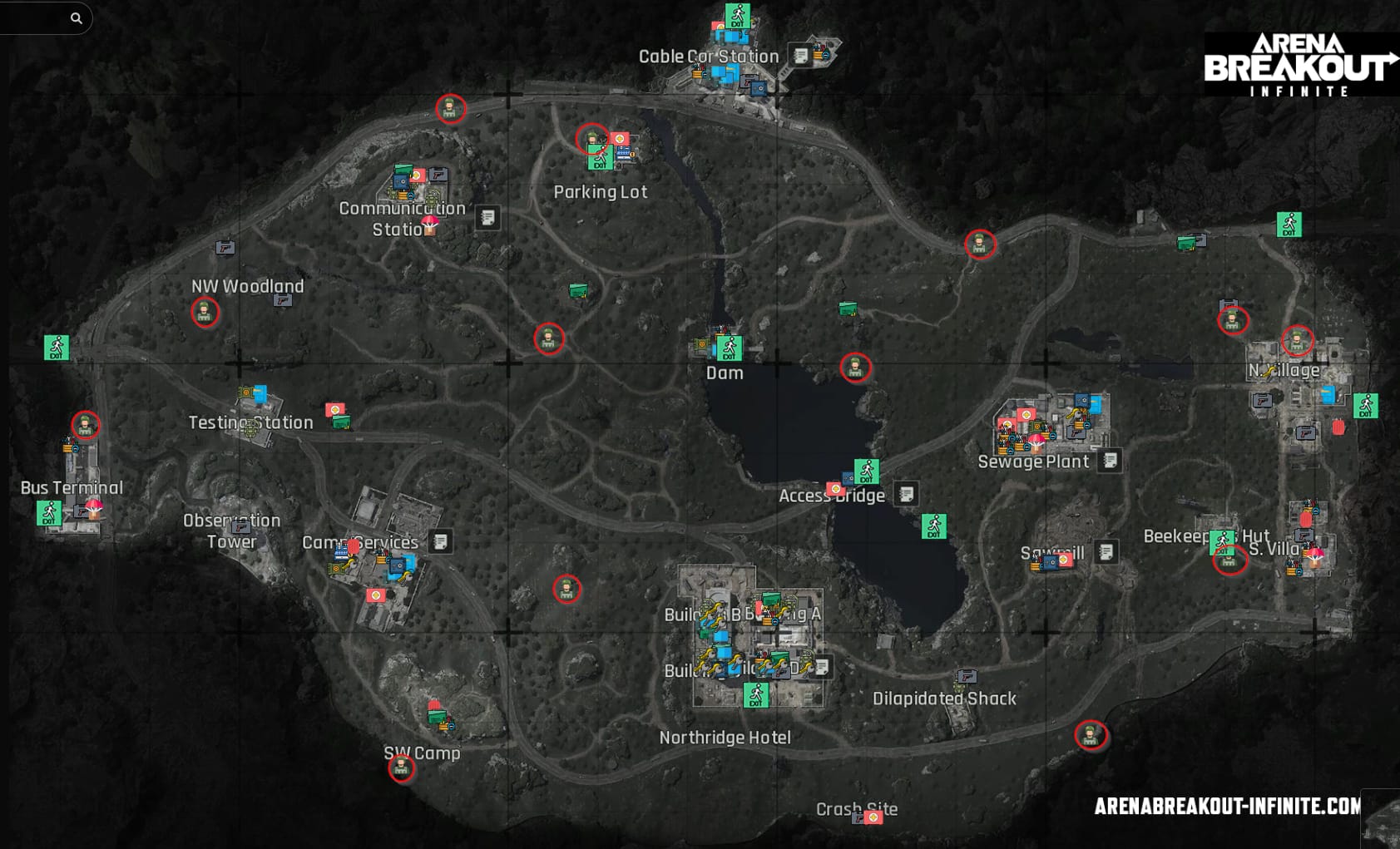1400x849 pixels.
Task: Open the Cable Car Station note icon
Action: point(800,56)
